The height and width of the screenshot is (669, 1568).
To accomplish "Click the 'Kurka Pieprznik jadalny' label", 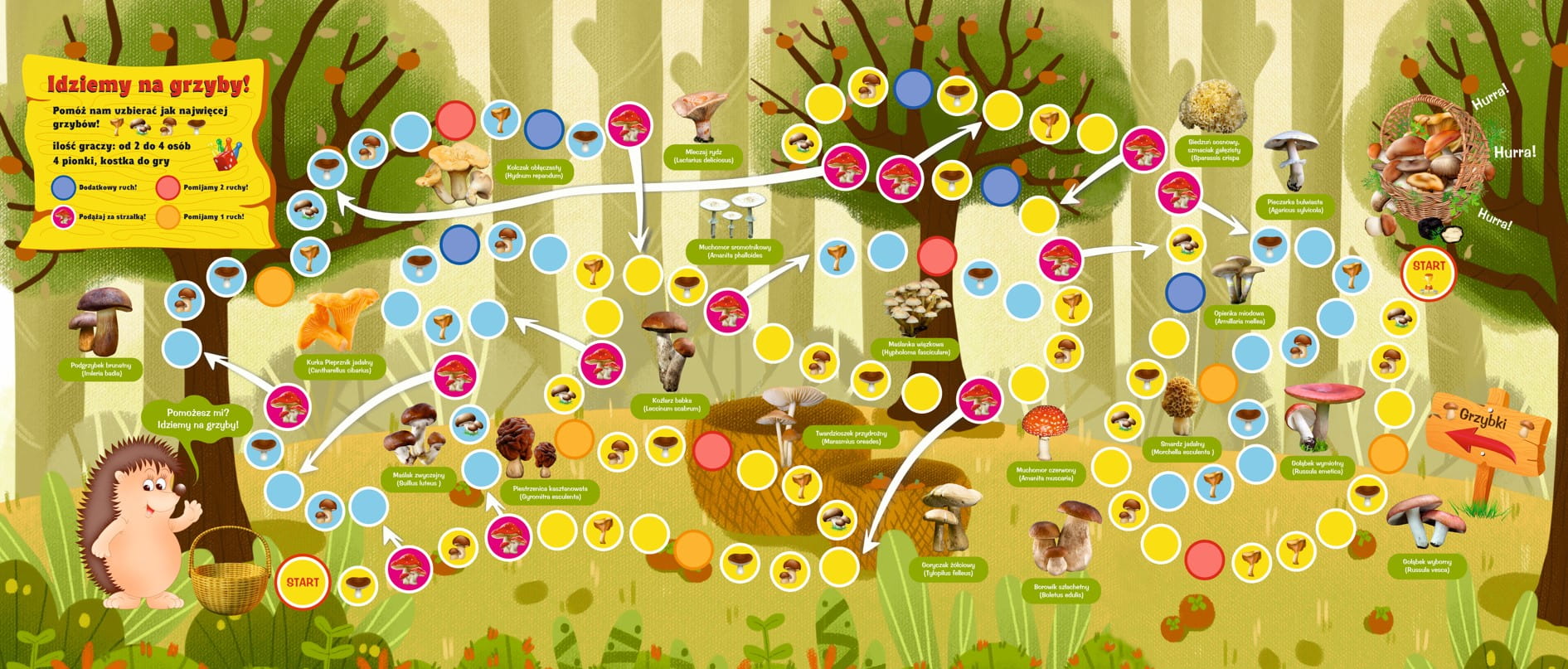I will coord(338,366).
